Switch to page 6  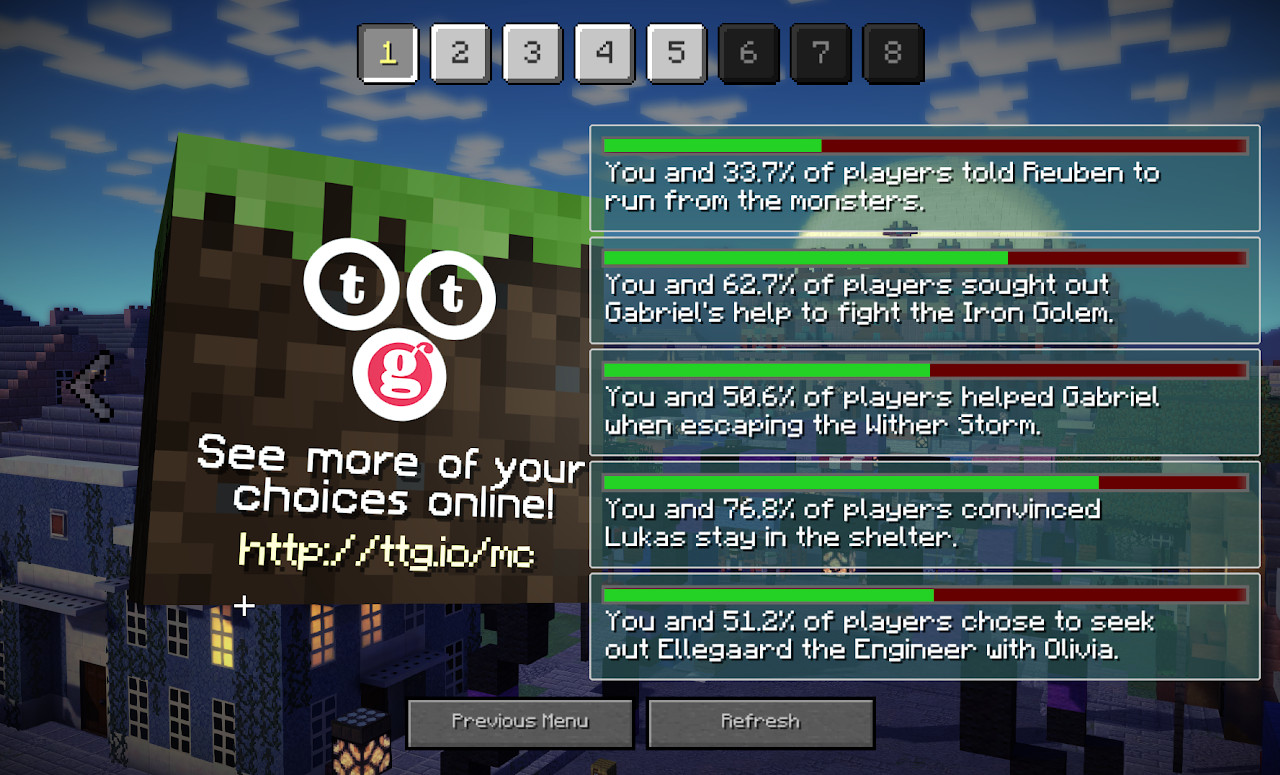point(748,53)
